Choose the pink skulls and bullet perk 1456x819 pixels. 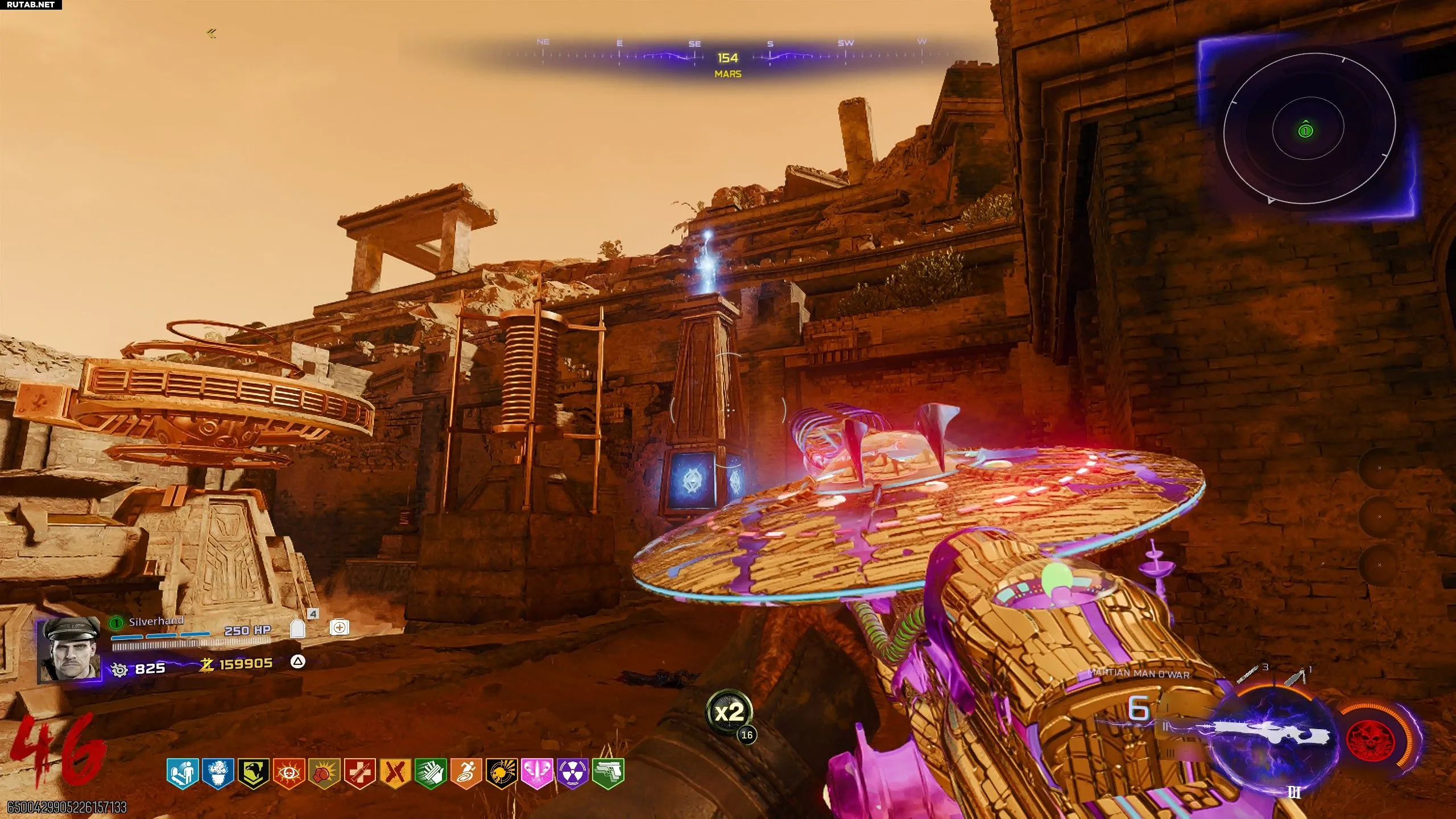(x=537, y=773)
